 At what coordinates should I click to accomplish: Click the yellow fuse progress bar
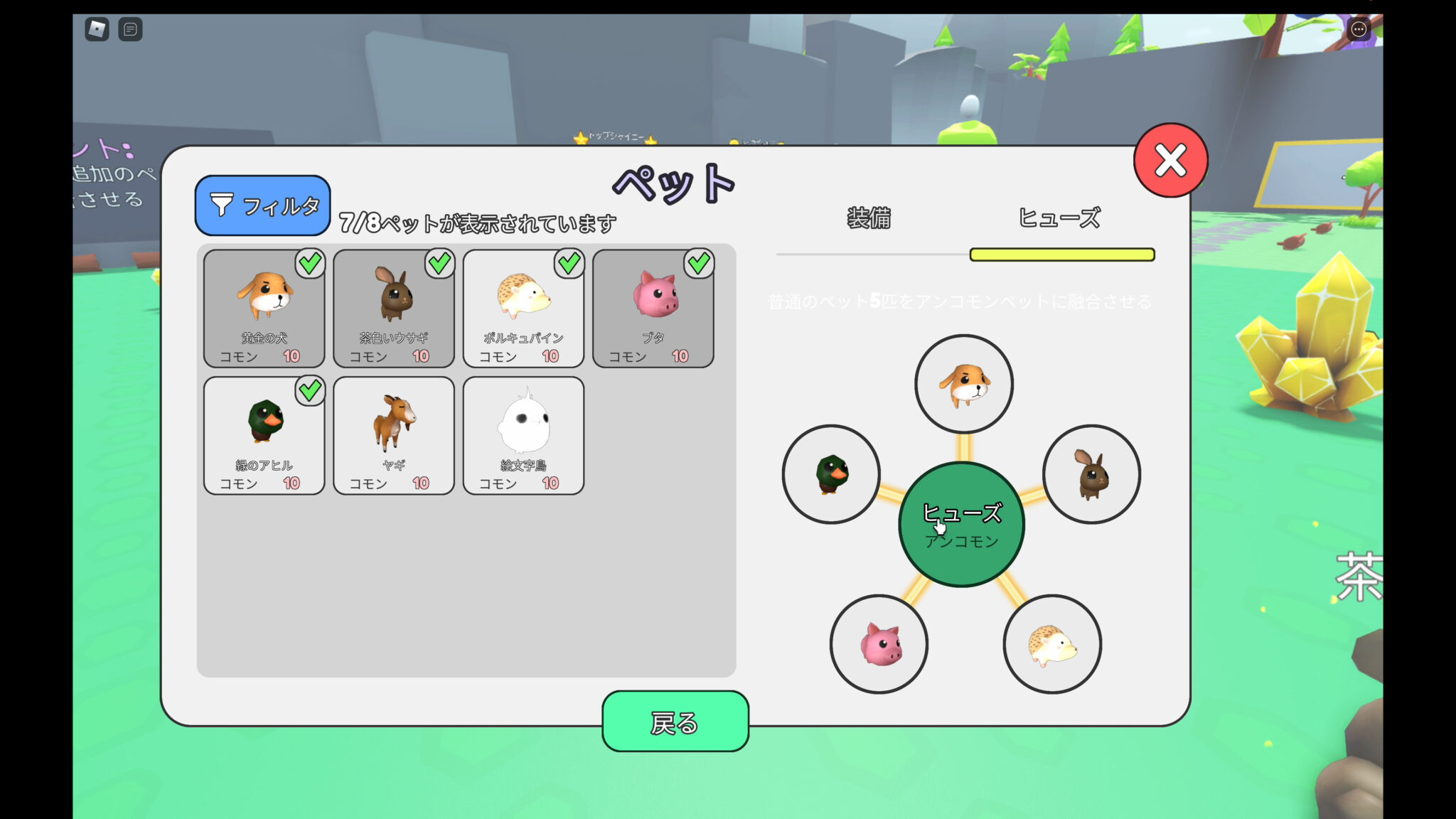(1062, 254)
